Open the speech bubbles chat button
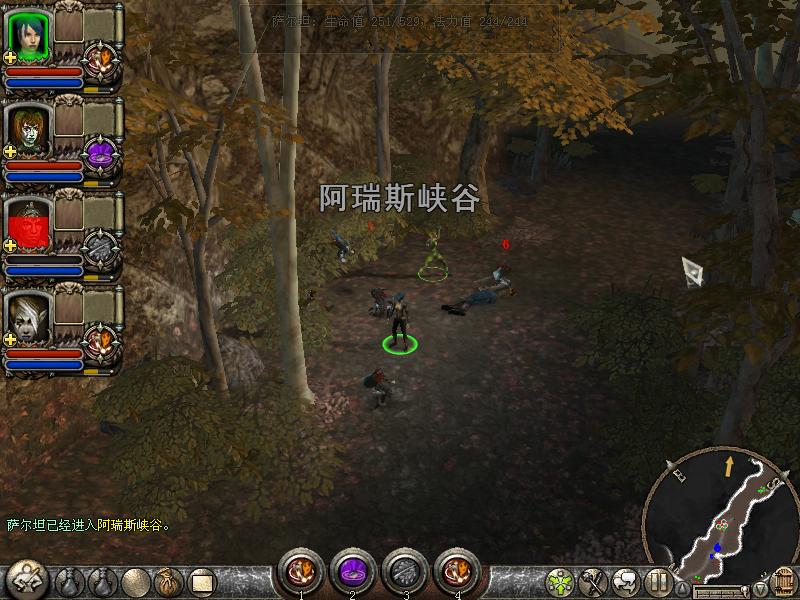The width and height of the screenshot is (800, 600). click(626, 581)
